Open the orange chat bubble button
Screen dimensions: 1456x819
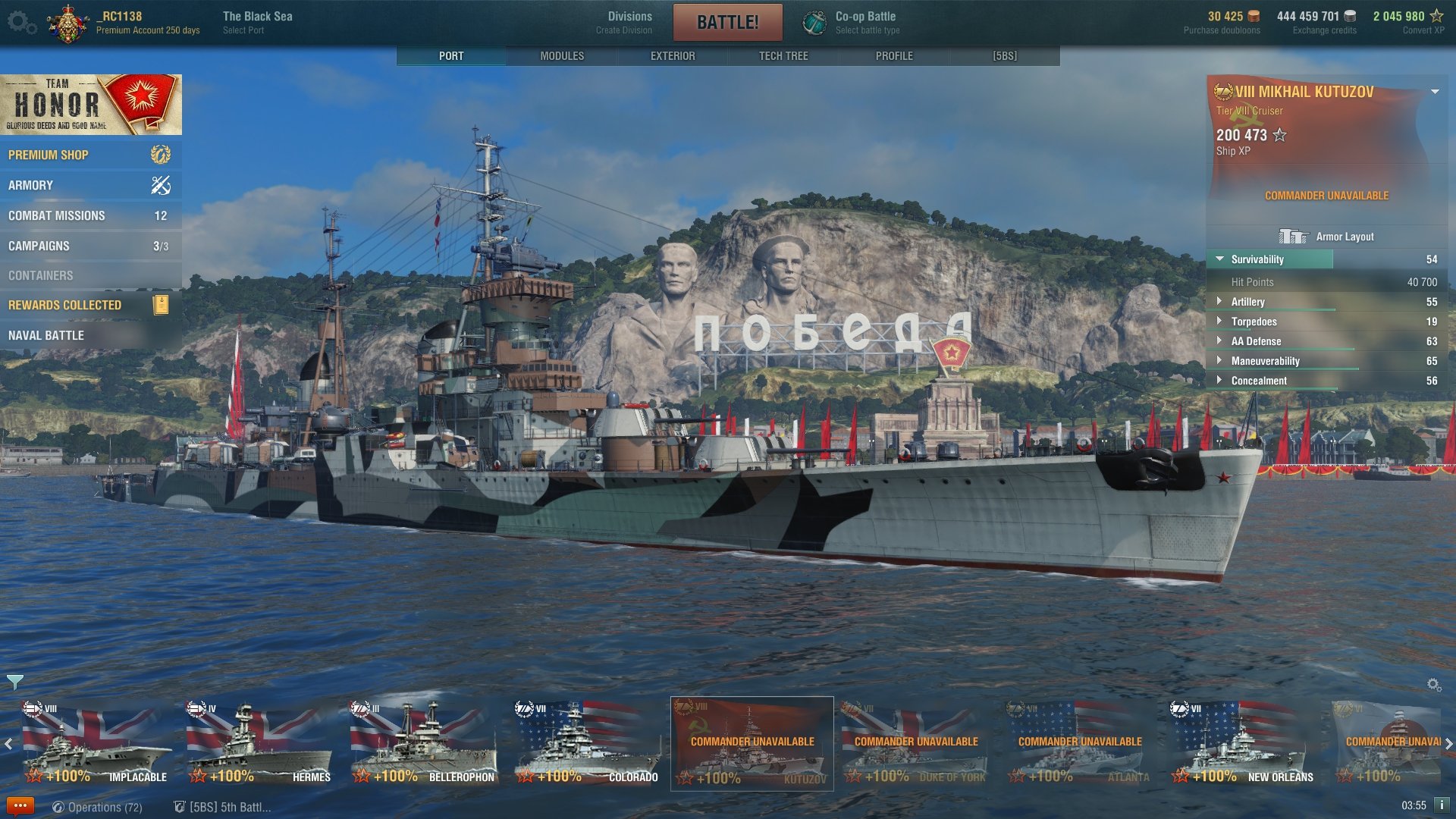pyautogui.click(x=20, y=805)
